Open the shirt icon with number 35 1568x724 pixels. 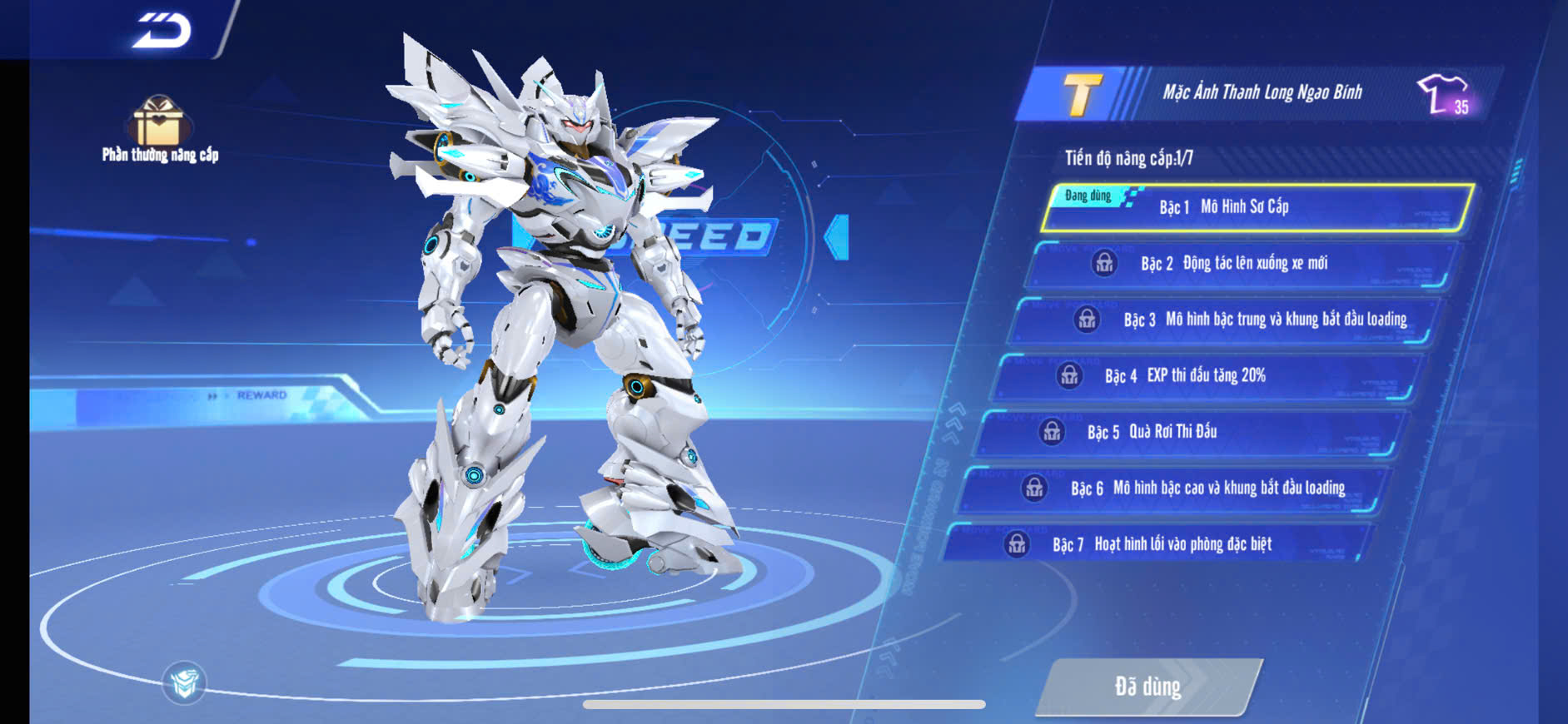(x=1445, y=94)
